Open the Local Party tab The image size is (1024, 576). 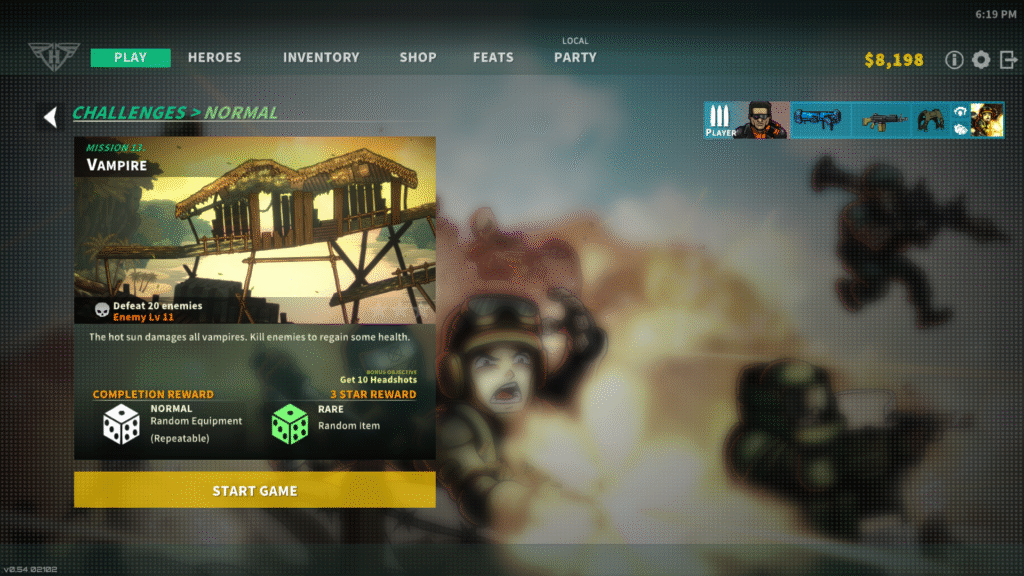point(575,56)
